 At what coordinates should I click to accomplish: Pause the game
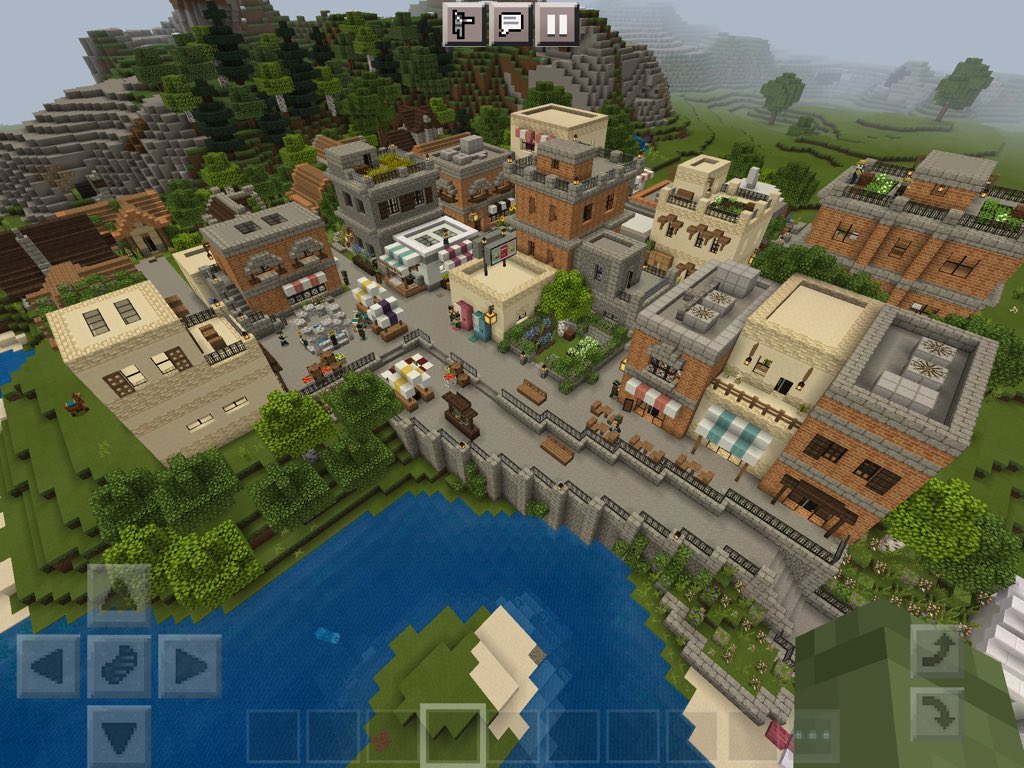(x=557, y=23)
